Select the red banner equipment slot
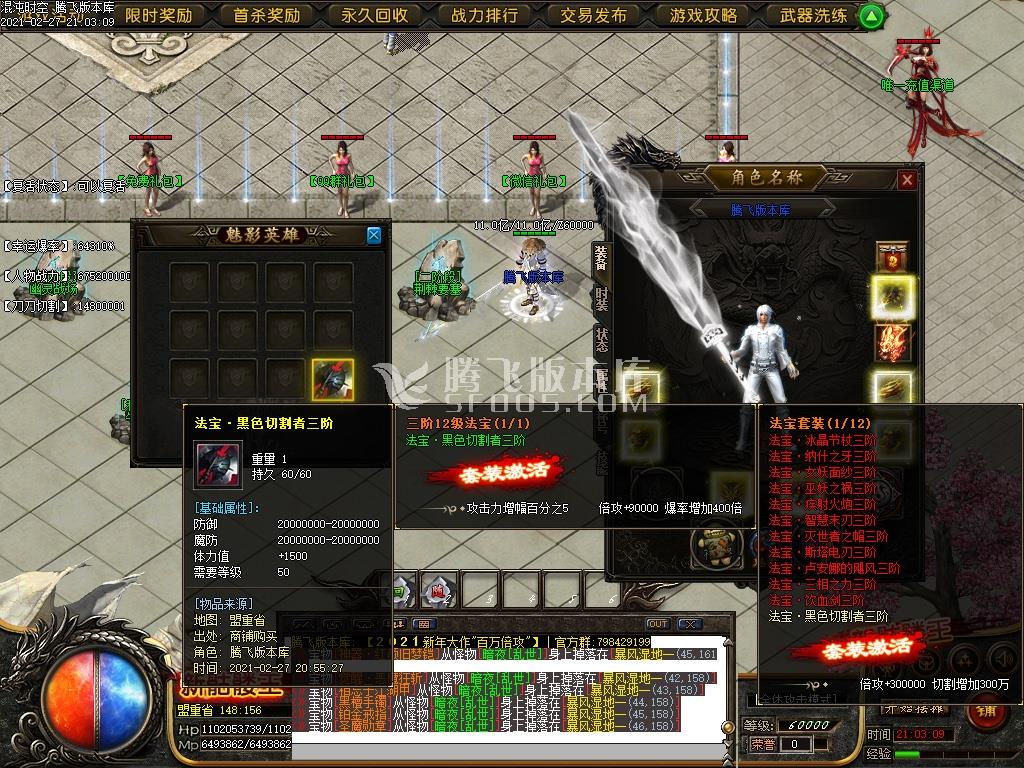 [x=892, y=257]
